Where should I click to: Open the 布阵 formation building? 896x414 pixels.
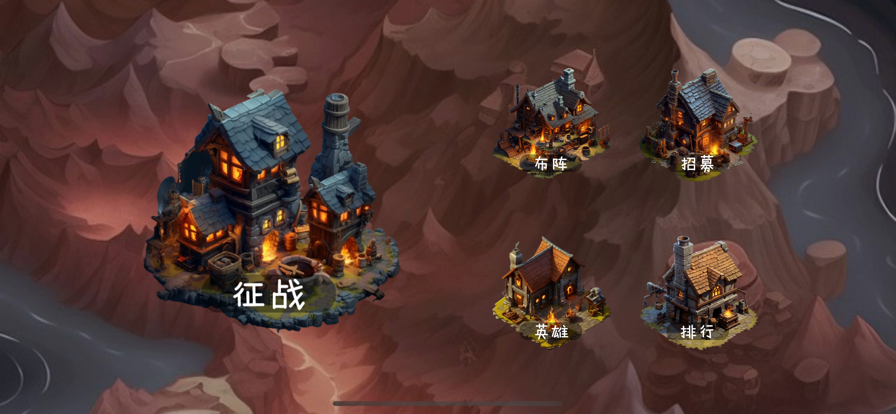click(551, 125)
